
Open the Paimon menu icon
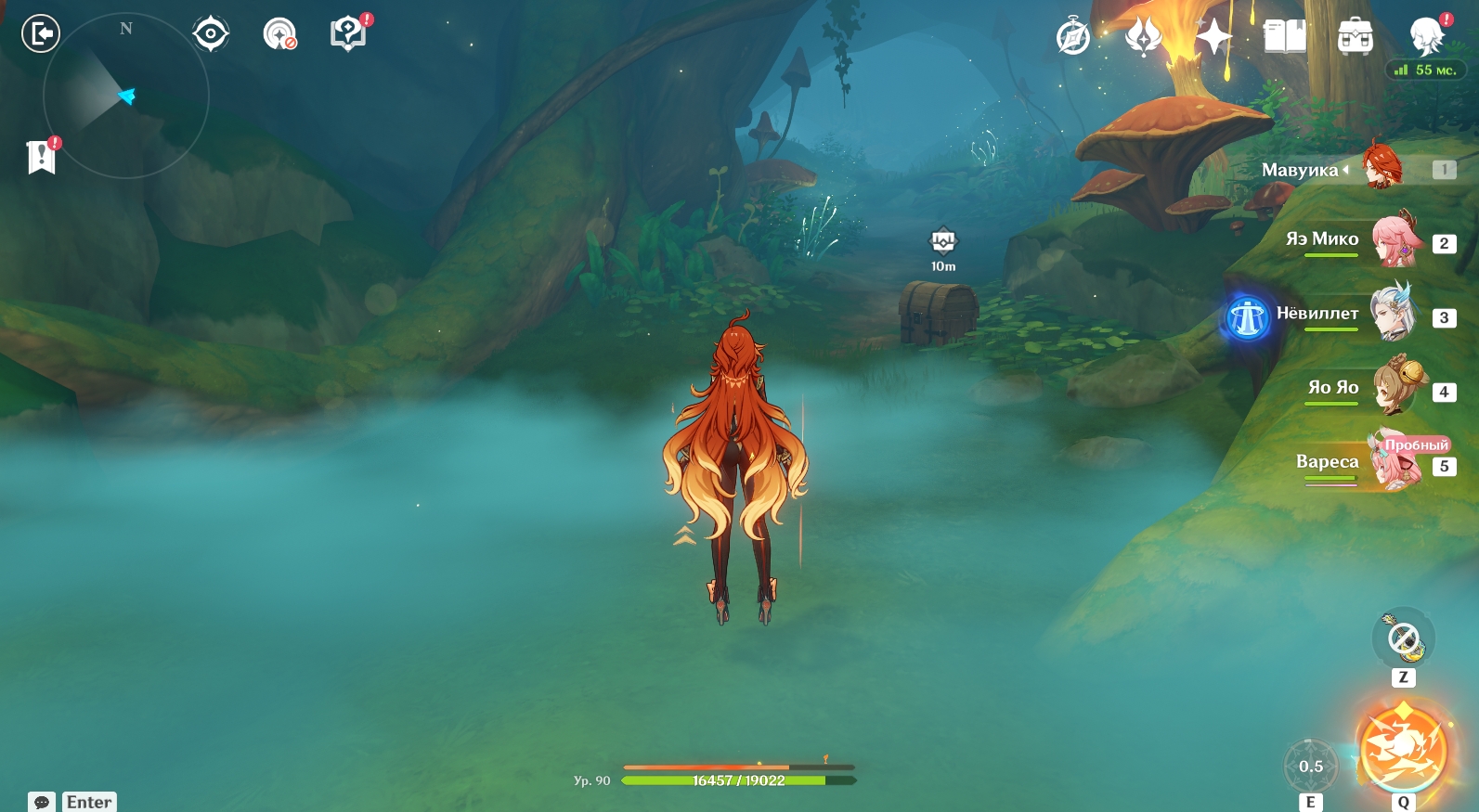coord(1426,37)
